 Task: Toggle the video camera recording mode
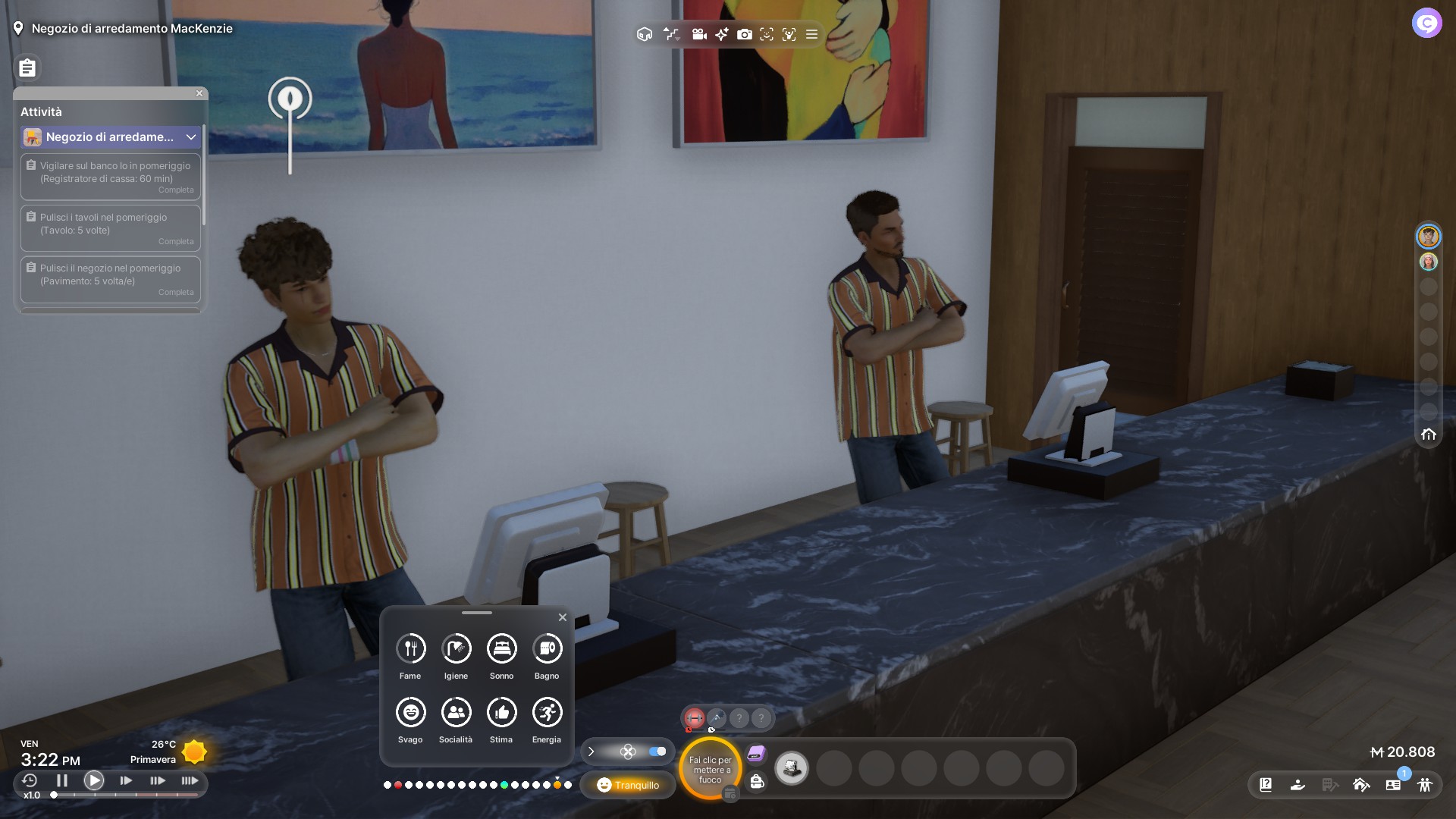click(x=699, y=34)
